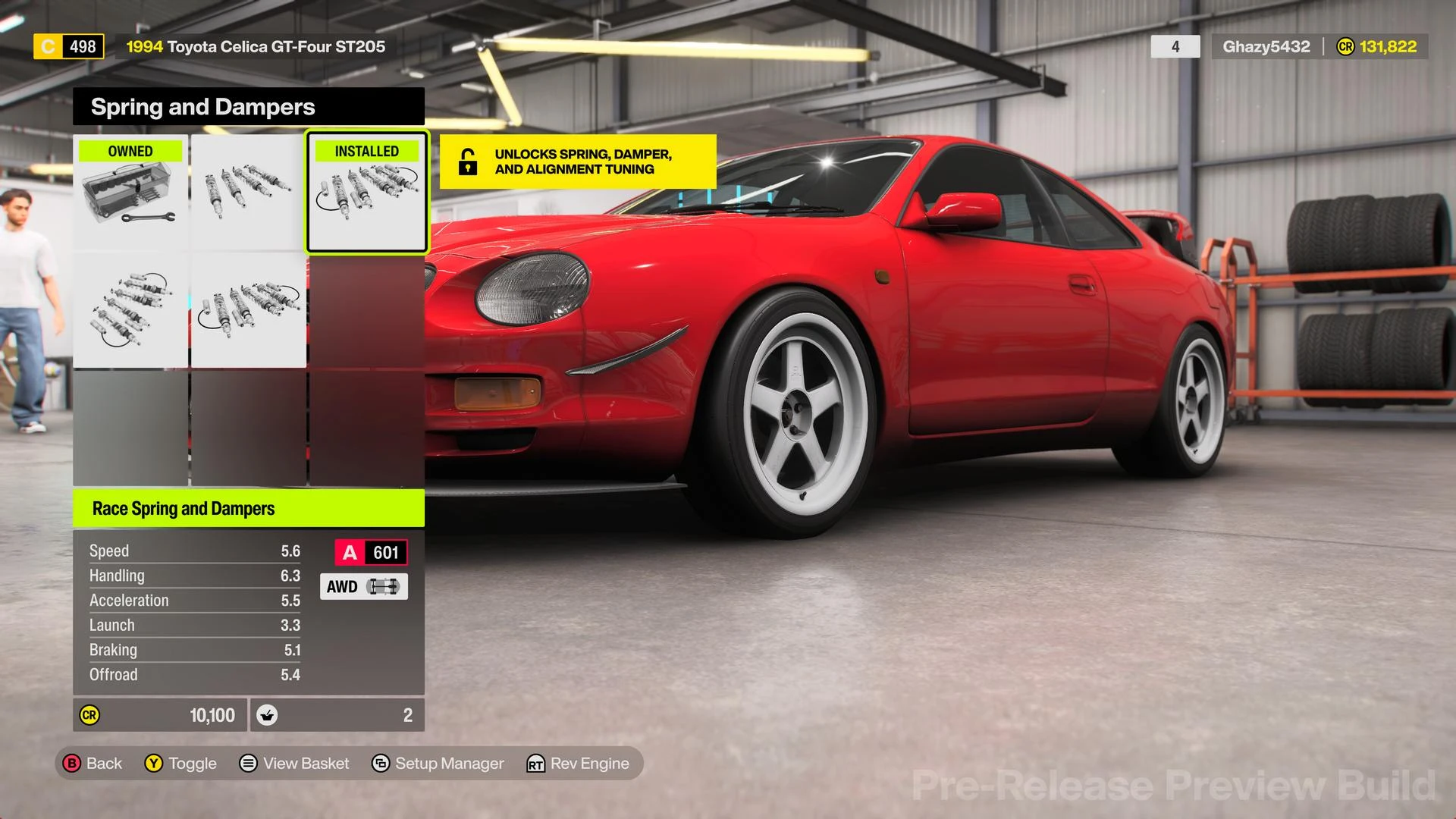
Task: Expand the Race Spring and Dampers details header
Action: point(183,508)
